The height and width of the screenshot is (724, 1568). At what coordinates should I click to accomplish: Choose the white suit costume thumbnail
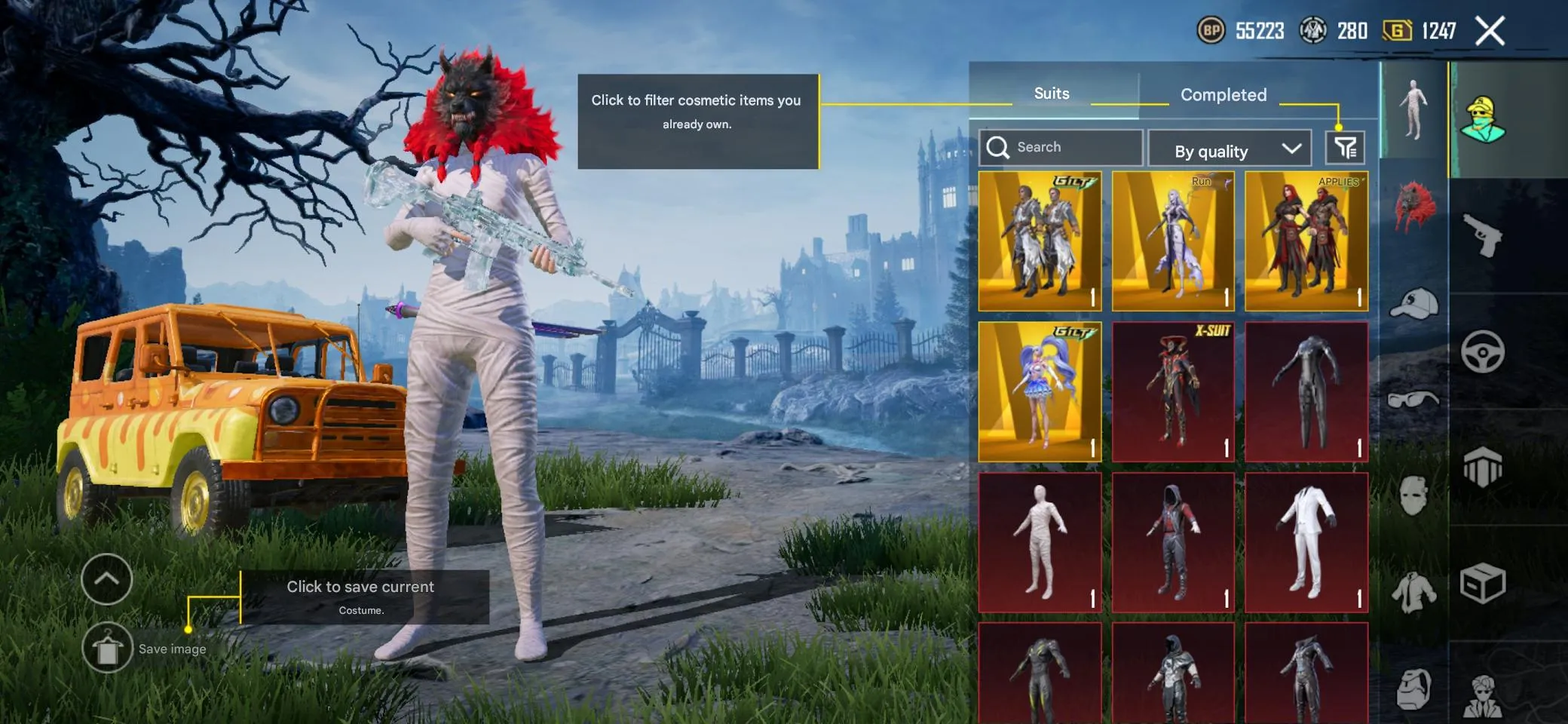[1306, 541]
